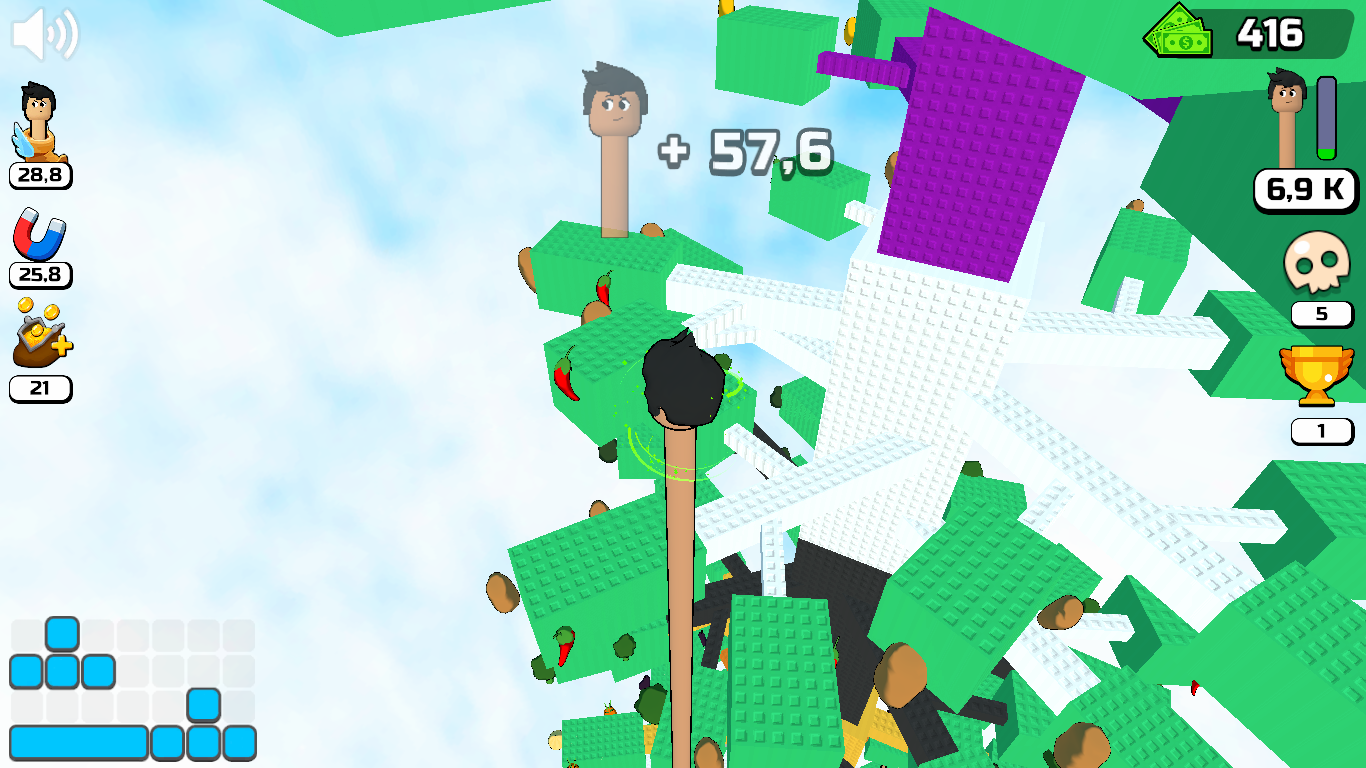Select a filled blue square in the puzzle grid
The image size is (1366, 768).
(62, 631)
